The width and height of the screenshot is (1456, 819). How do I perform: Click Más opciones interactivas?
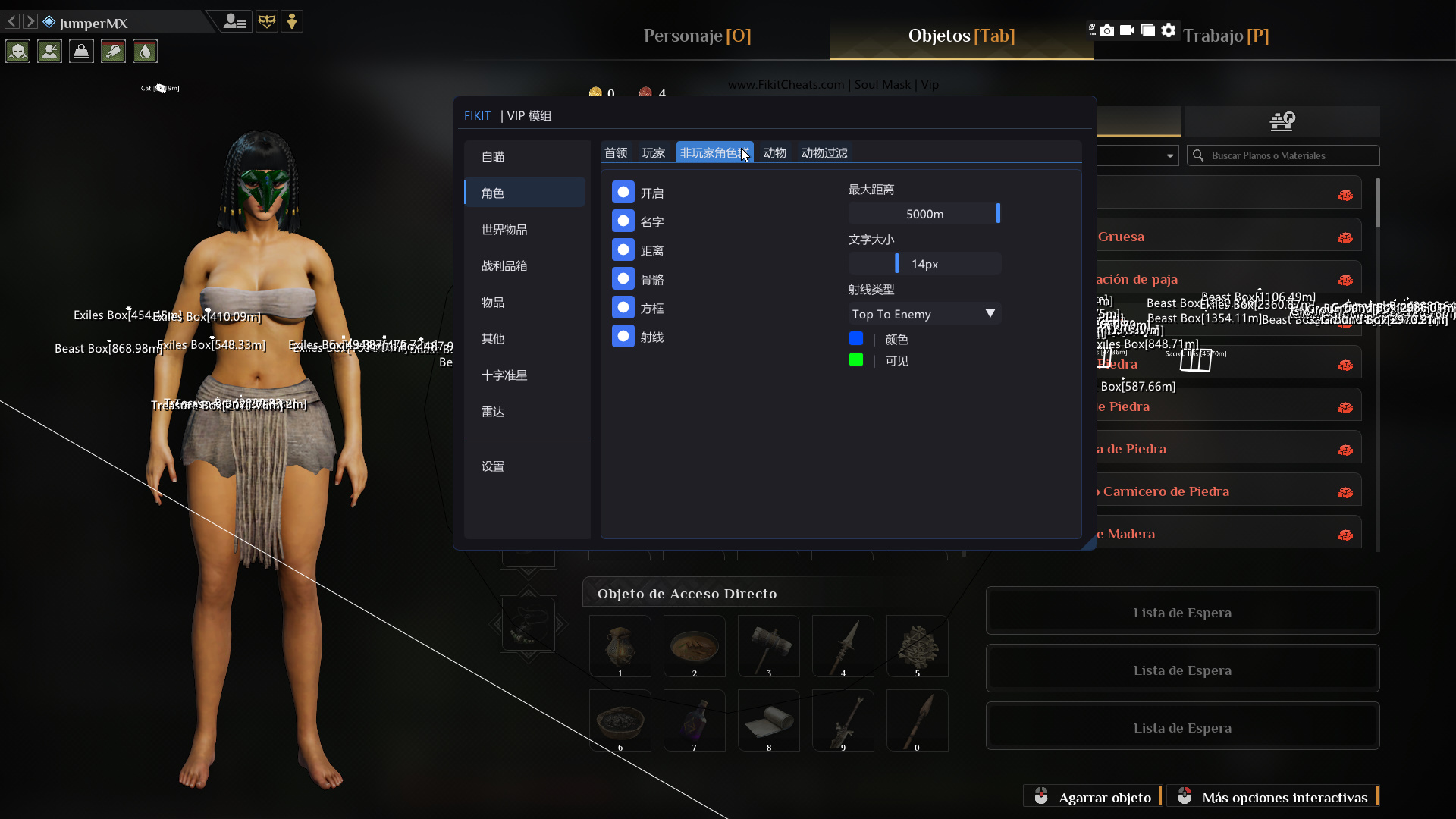point(1284,797)
